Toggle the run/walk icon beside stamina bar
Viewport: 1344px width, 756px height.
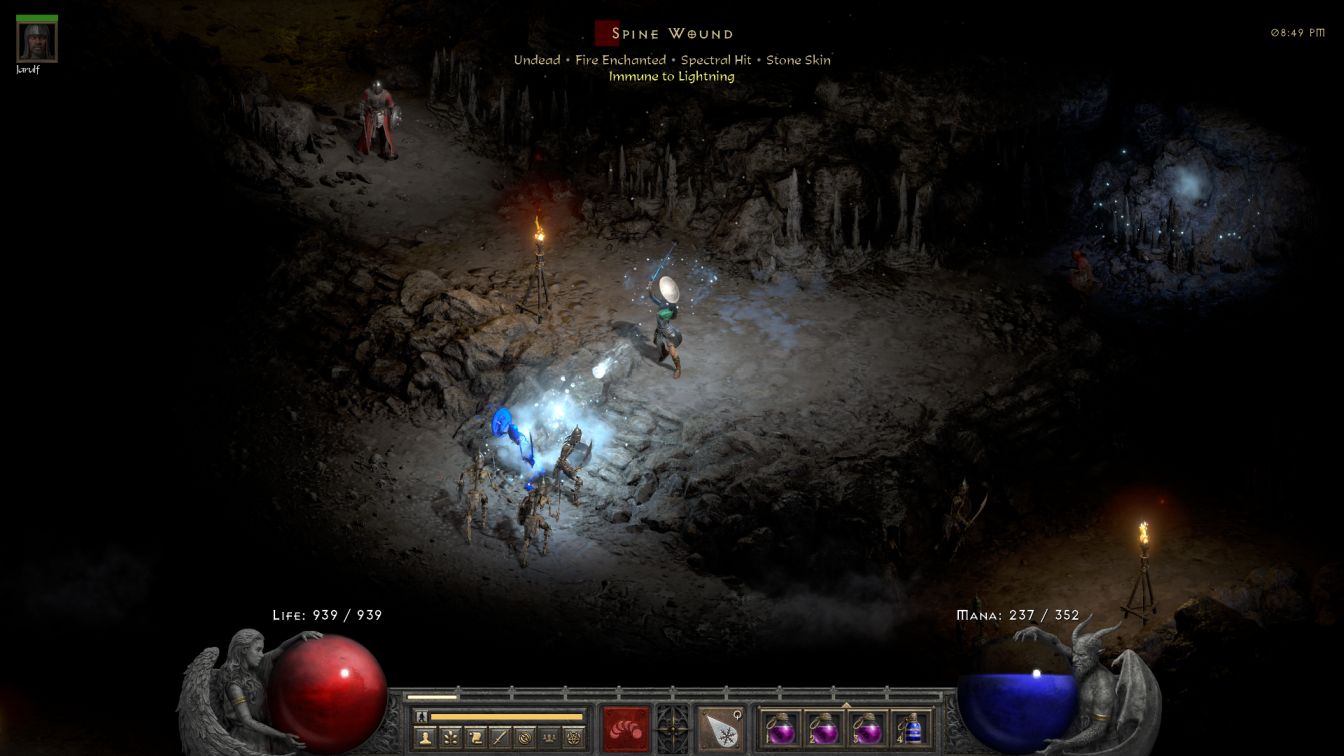422,716
